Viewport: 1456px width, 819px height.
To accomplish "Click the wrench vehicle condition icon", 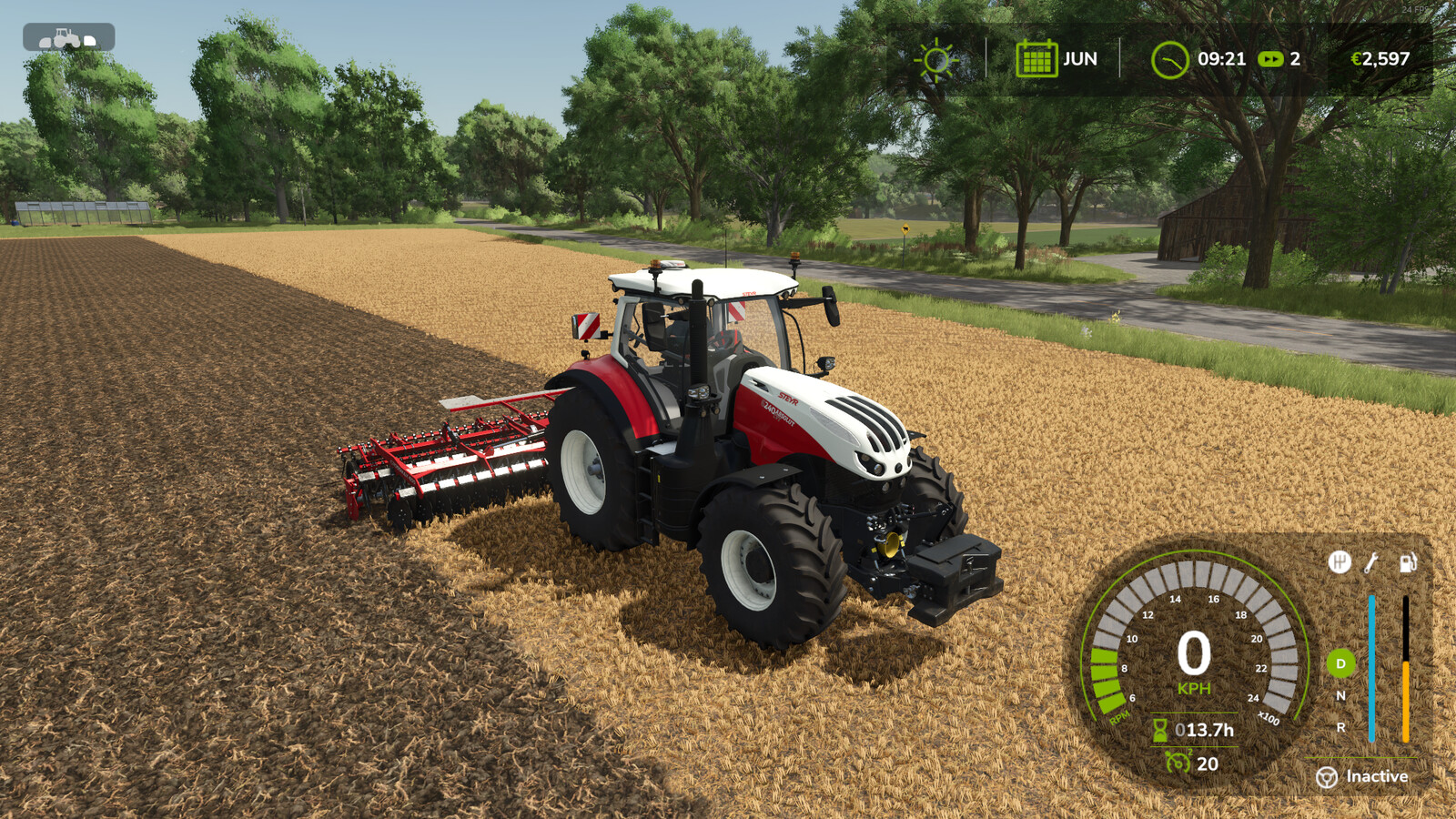I will 1372,562.
